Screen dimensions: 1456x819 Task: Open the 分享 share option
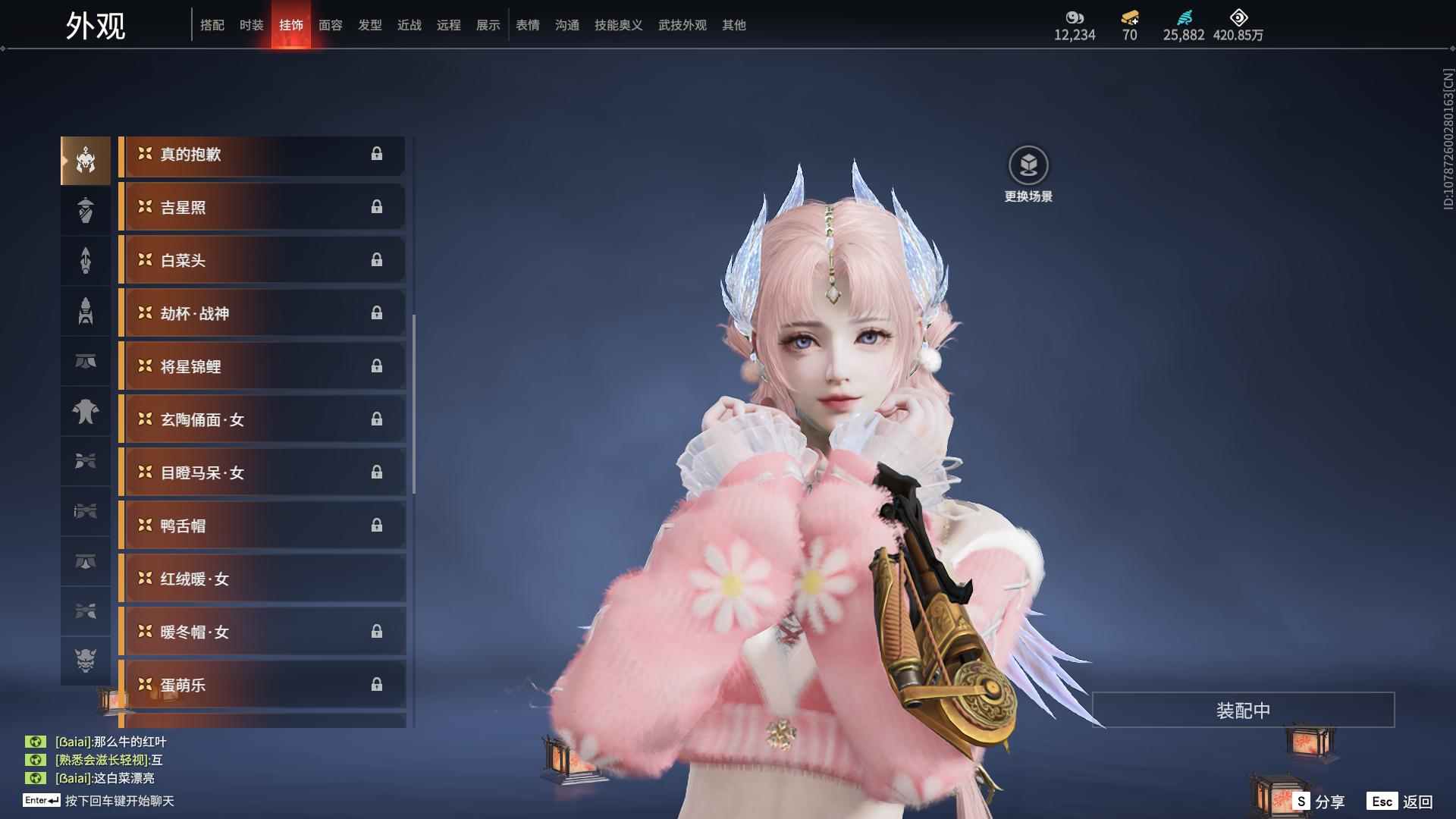(1319, 802)
